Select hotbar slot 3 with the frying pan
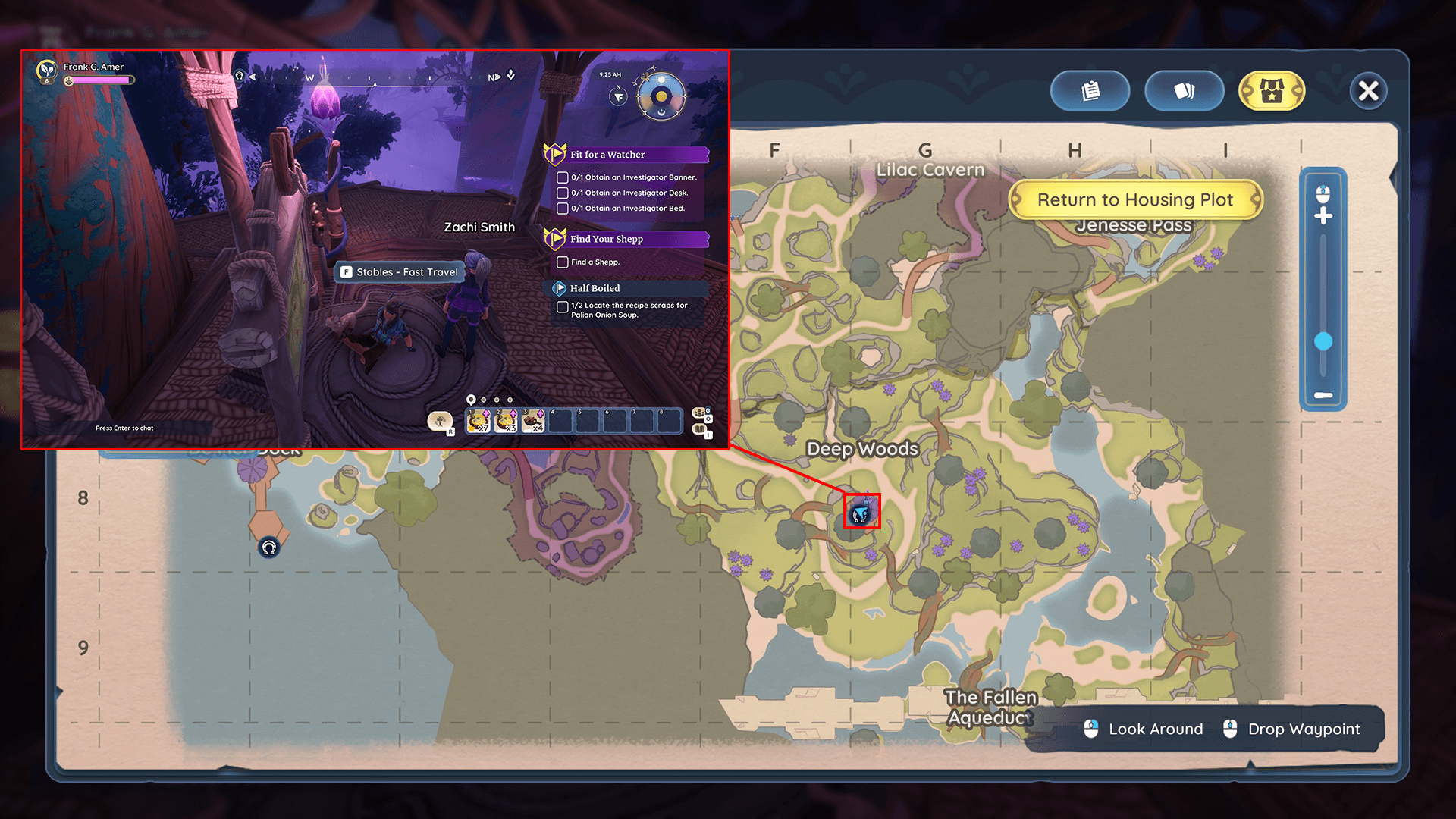The image size is (1456, 819). pyautogui.click(x=535, y=421)
